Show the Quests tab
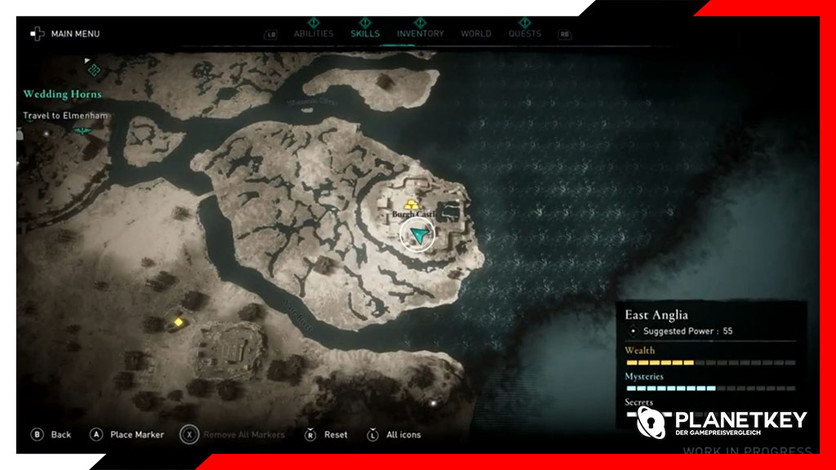This screenshot has width=836, height=470. [x=525, y=34]
